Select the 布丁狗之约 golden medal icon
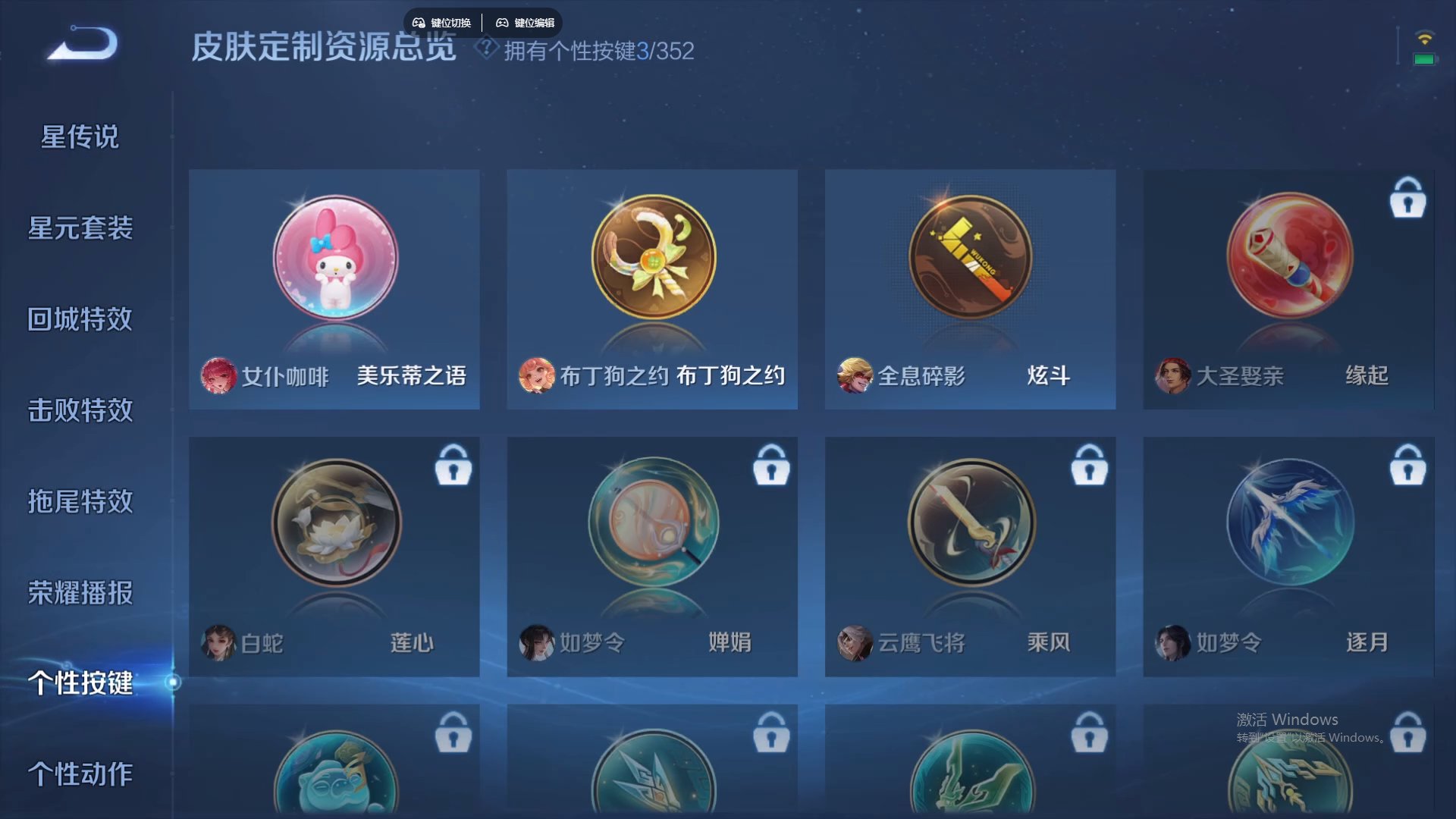Screen dimensions: 1456x819 click(x=651, y=256)
